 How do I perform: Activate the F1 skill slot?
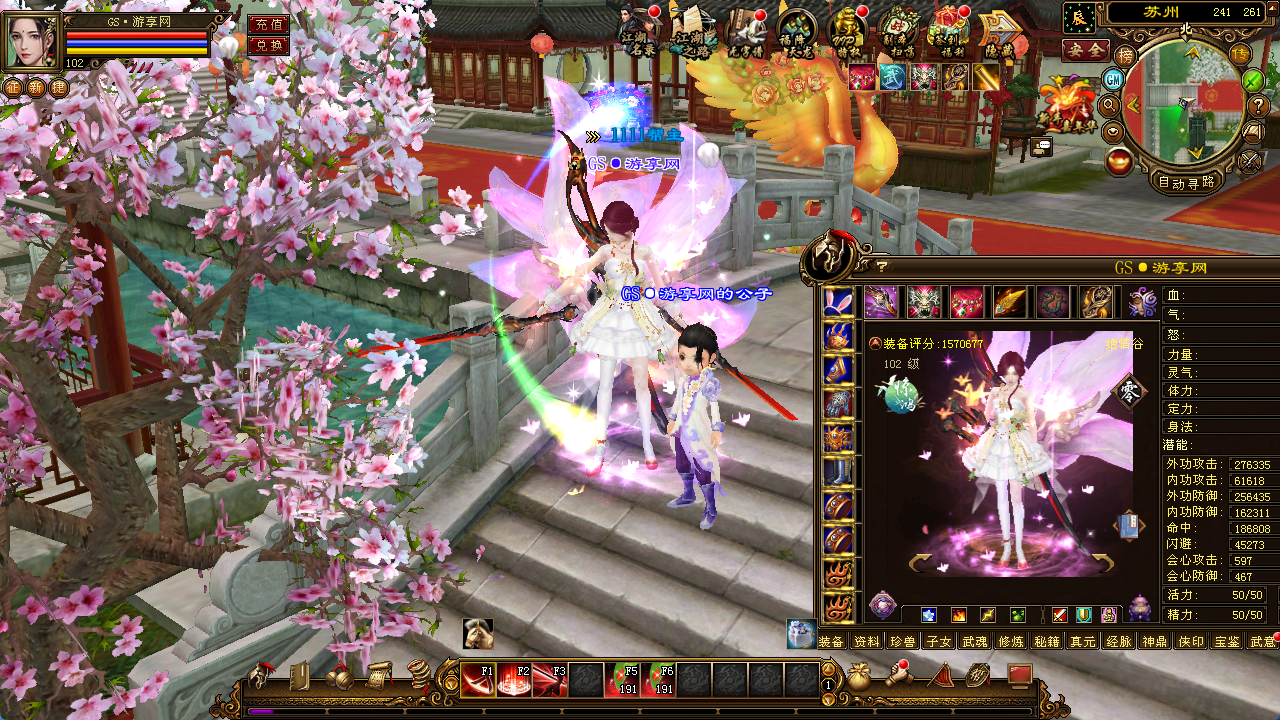(x=478, y=680)
